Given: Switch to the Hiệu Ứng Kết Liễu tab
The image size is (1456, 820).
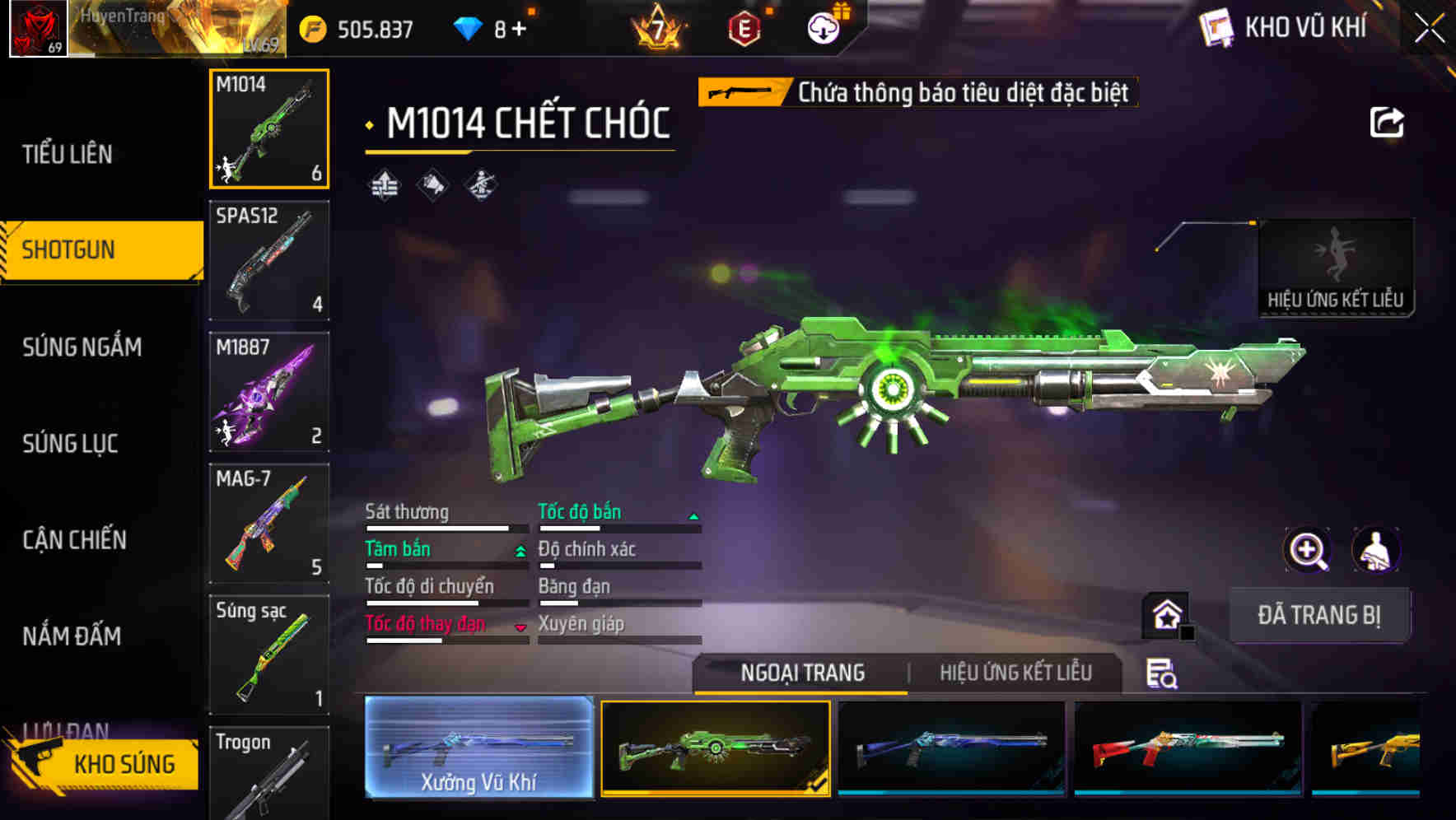Looking at the screenshot, I should (x=1015, y=673).
